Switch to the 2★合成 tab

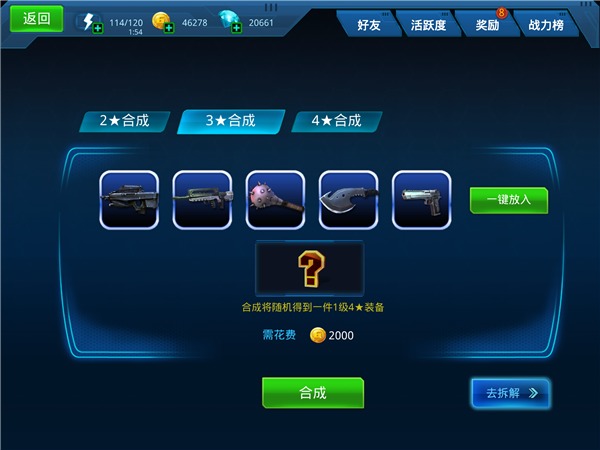[x=125, y=121]
